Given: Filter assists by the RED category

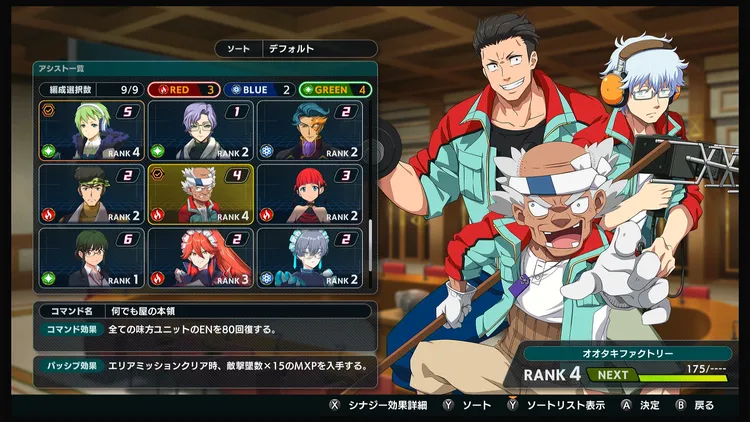Looking at the screenshot, I should click(x=184, y=89).
